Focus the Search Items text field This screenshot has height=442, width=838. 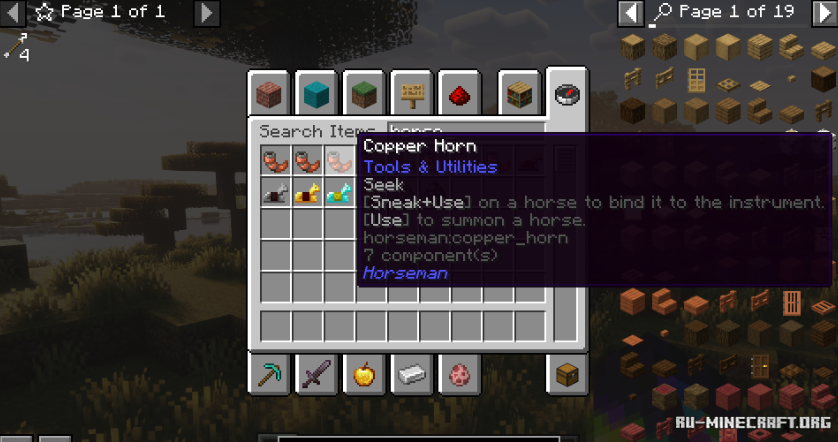click(465, 131)
